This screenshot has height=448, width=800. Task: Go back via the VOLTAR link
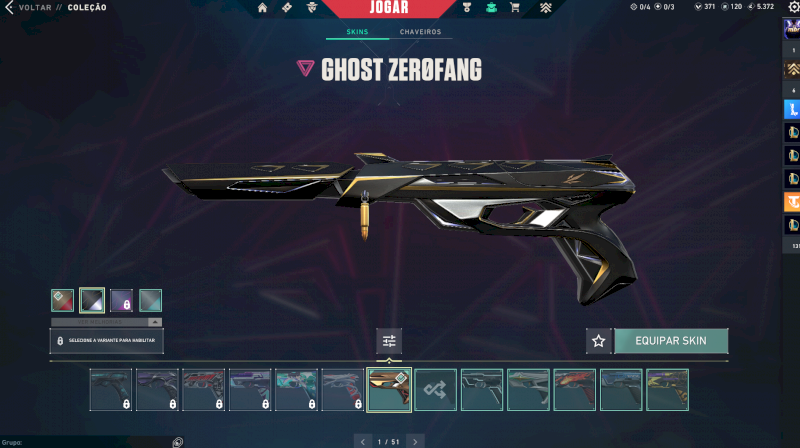tap(34, 7)
